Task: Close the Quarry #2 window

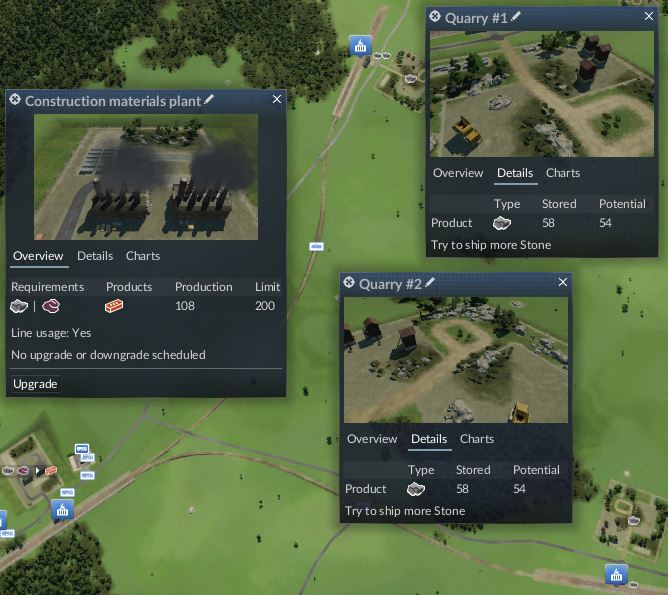Action: 562,283
